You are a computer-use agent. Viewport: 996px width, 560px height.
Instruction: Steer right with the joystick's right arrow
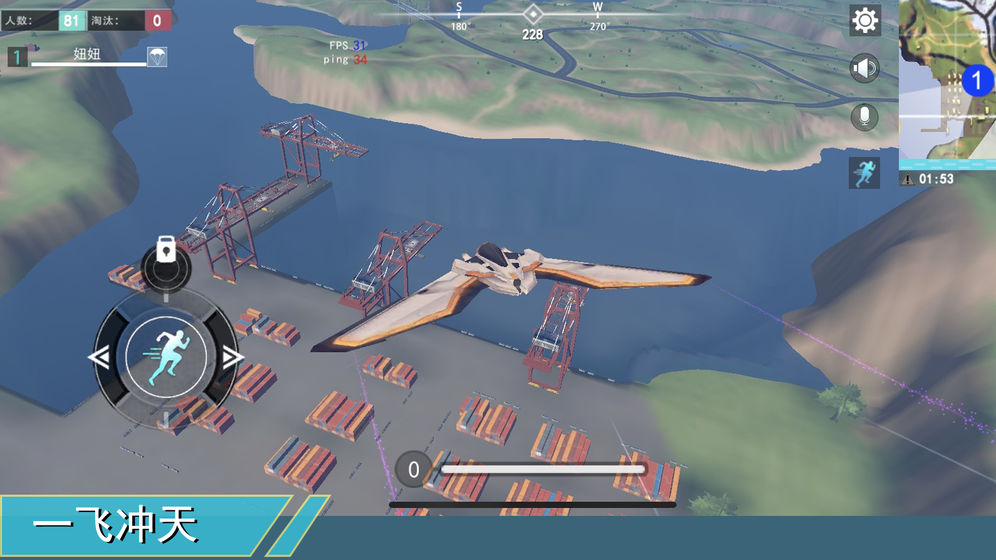pos(233,357)
